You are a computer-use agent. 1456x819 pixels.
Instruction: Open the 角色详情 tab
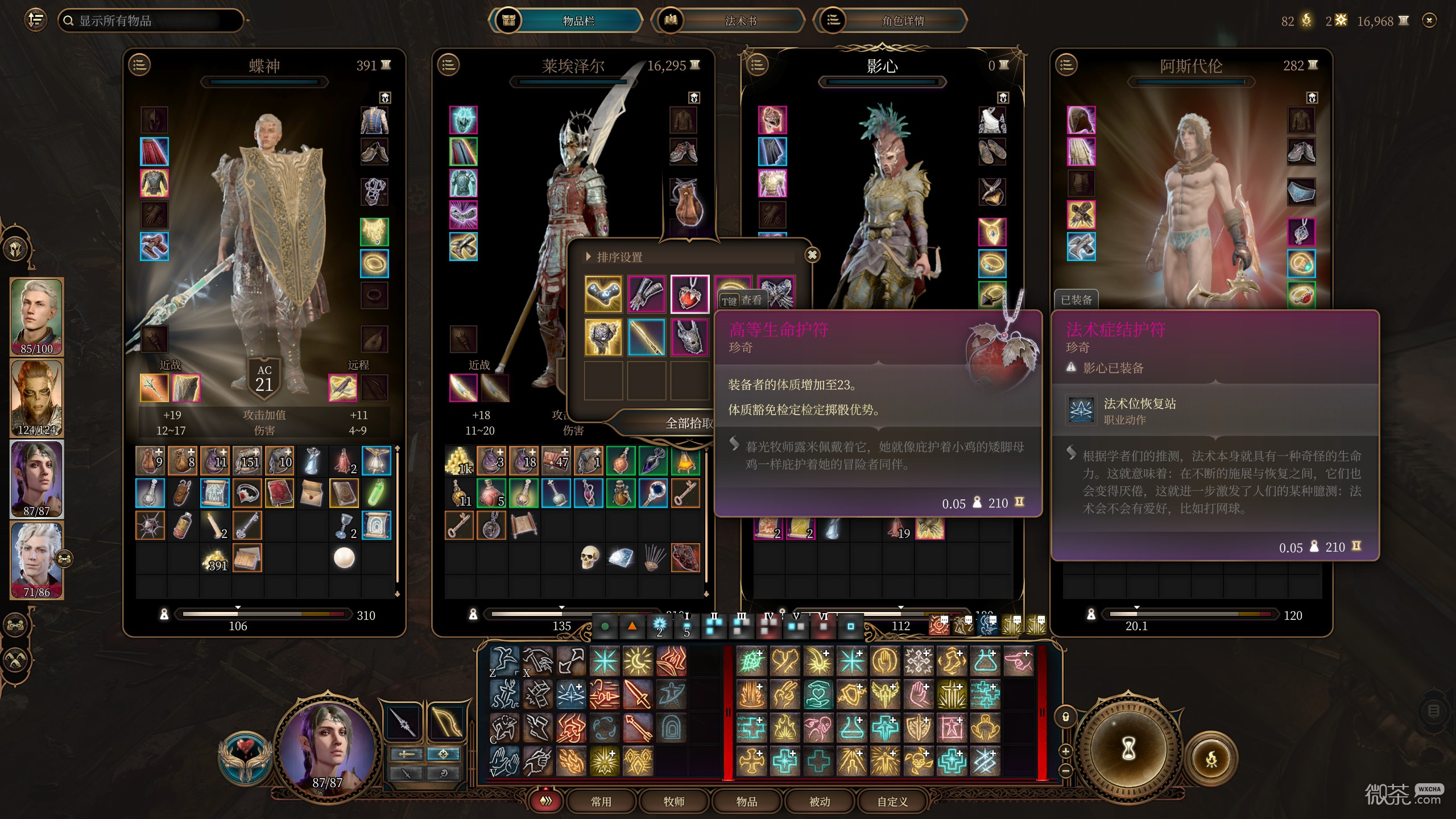(903, 21)
